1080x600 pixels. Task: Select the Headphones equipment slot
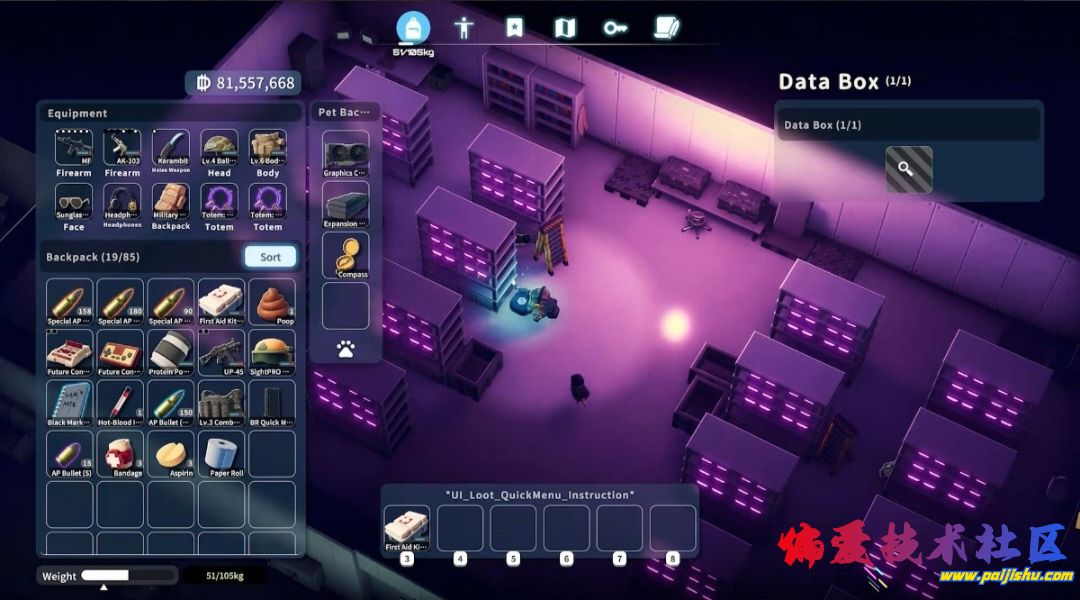122,203
